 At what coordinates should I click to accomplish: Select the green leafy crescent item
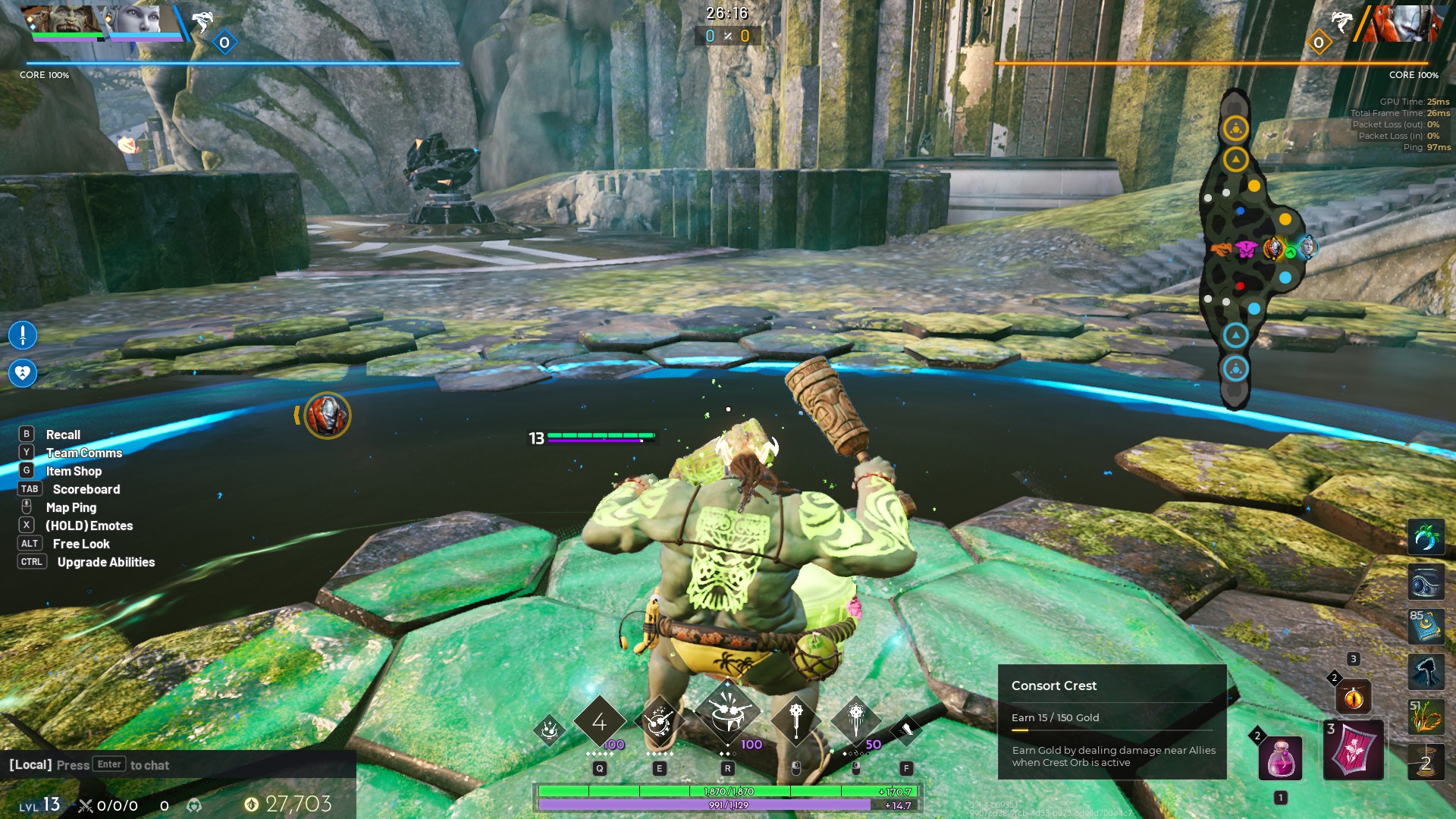(x=1426, y=538)
